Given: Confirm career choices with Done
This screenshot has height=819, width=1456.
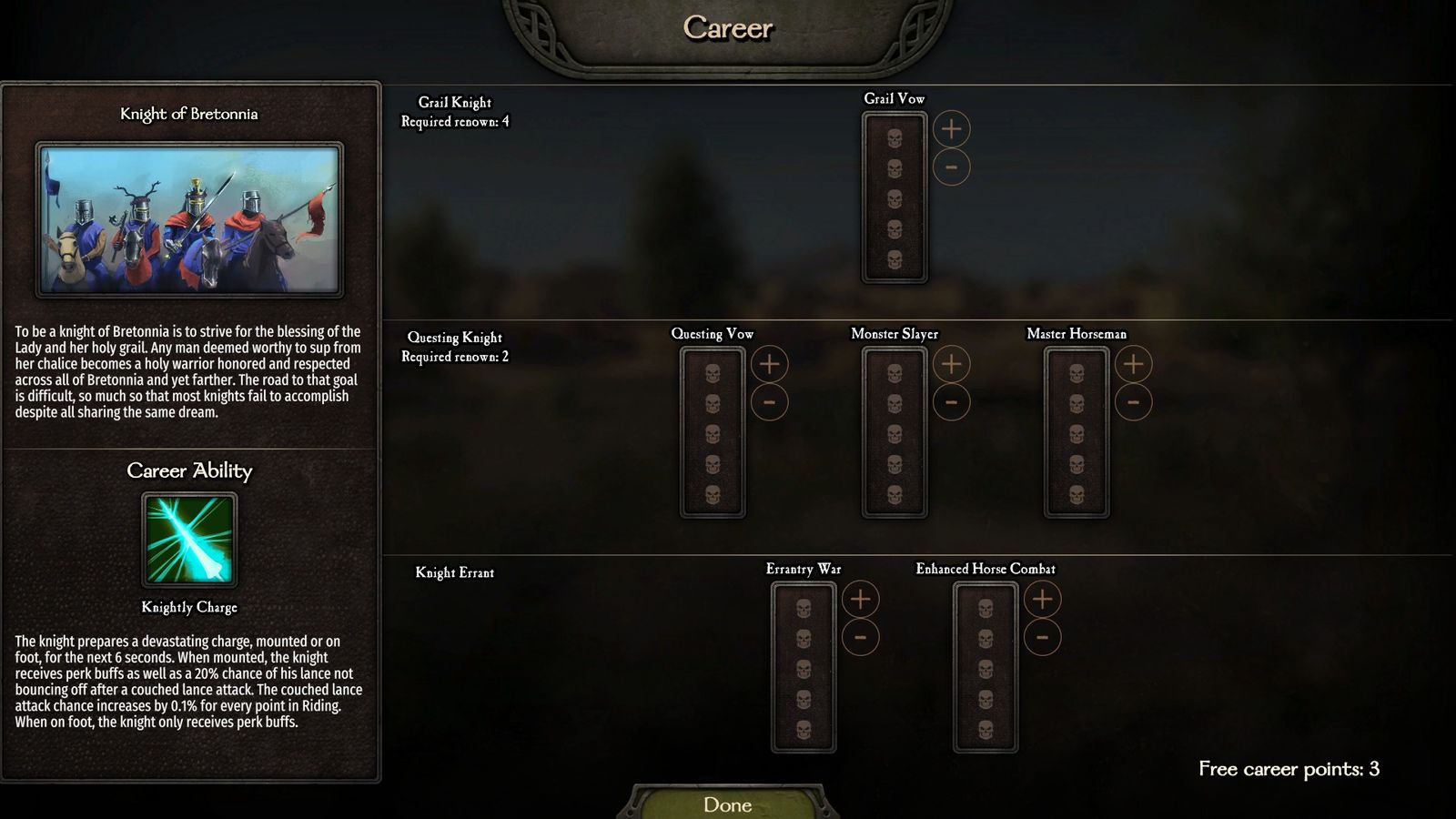Looking at the screenshot, I should click(x=727, y=804).
